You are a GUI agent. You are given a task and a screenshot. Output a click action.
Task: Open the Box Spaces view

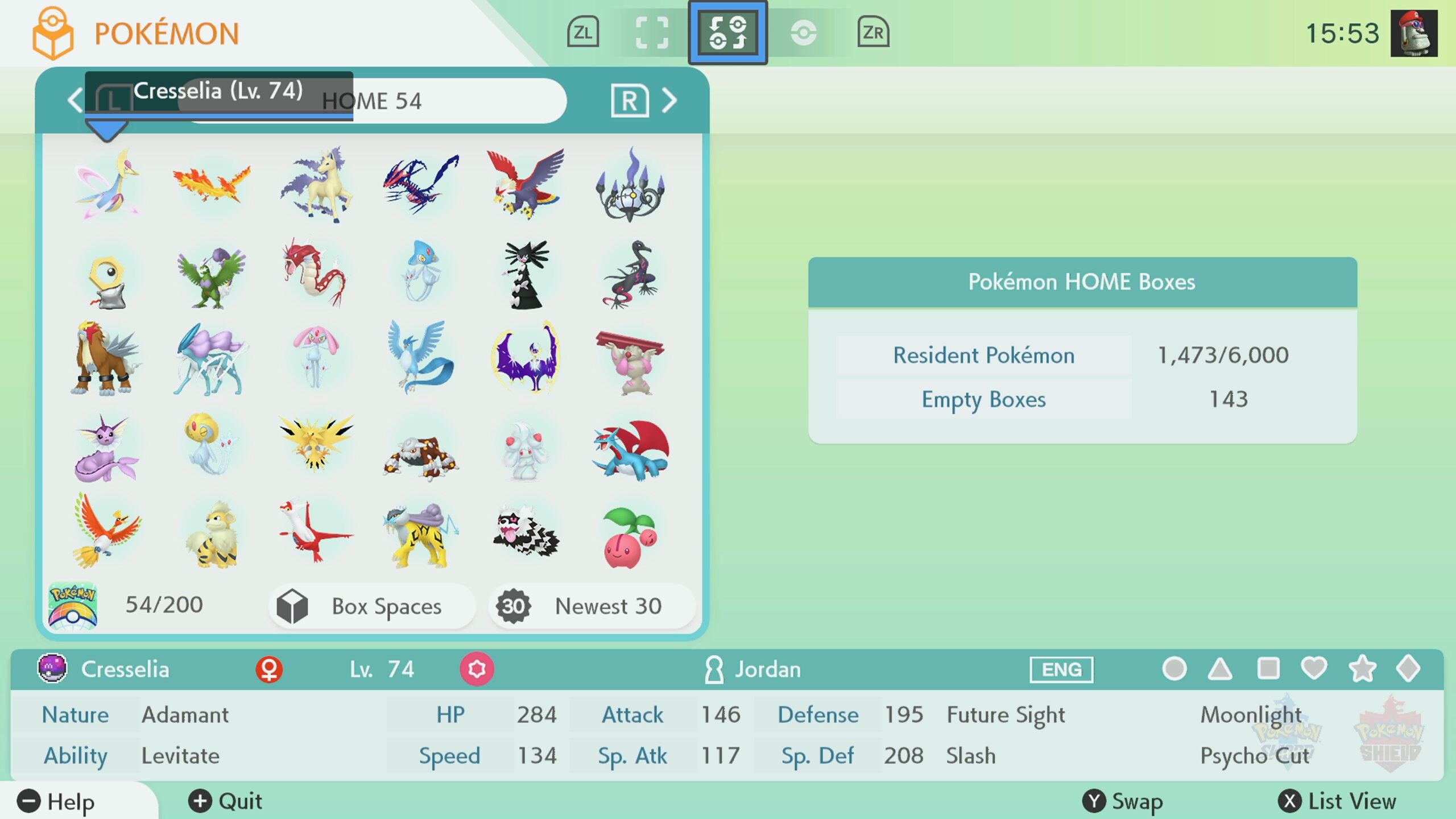click(x=371, y=606)
